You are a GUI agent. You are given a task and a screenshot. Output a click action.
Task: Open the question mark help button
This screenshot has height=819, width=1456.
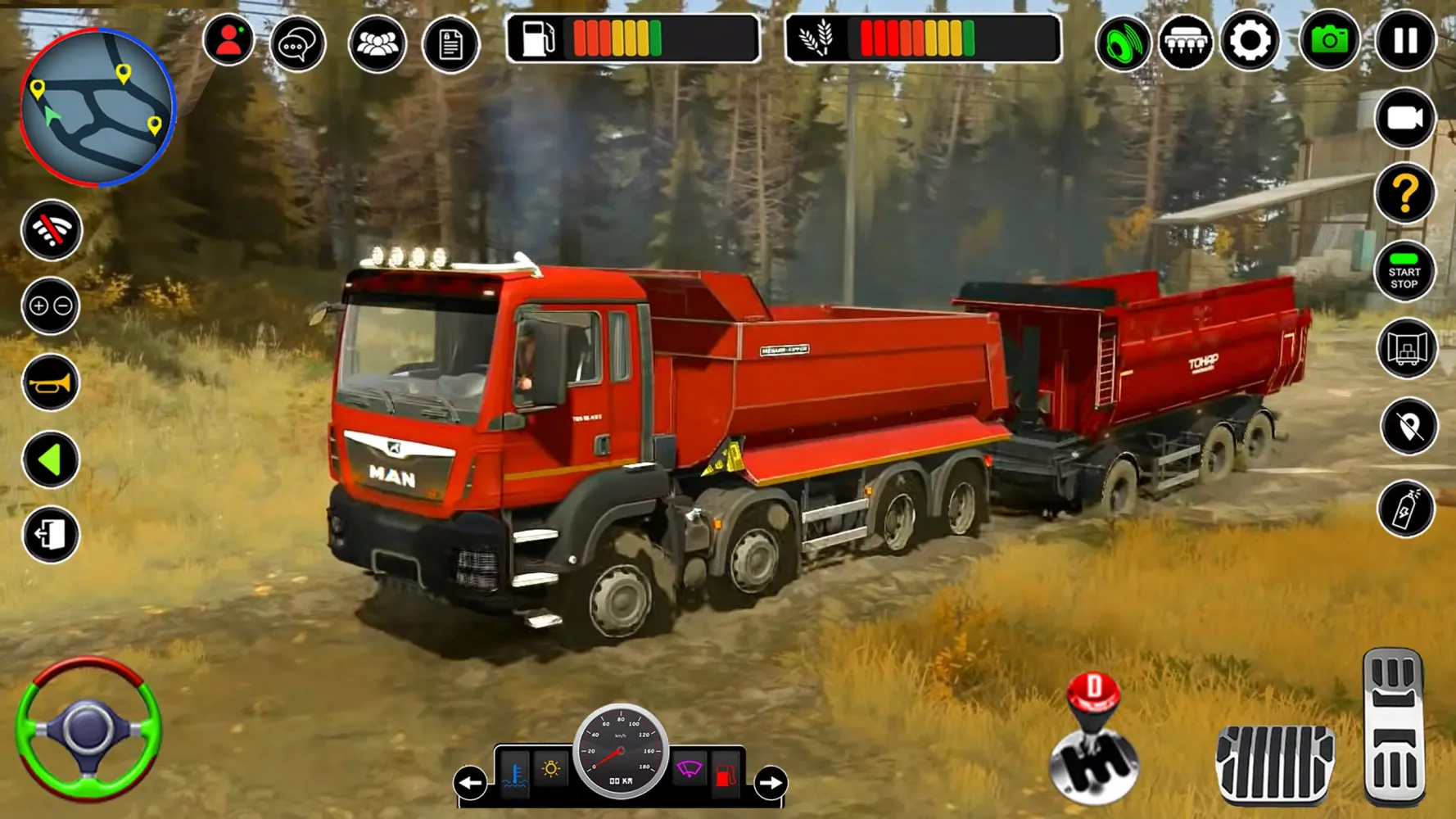[x=1405, y=194]
